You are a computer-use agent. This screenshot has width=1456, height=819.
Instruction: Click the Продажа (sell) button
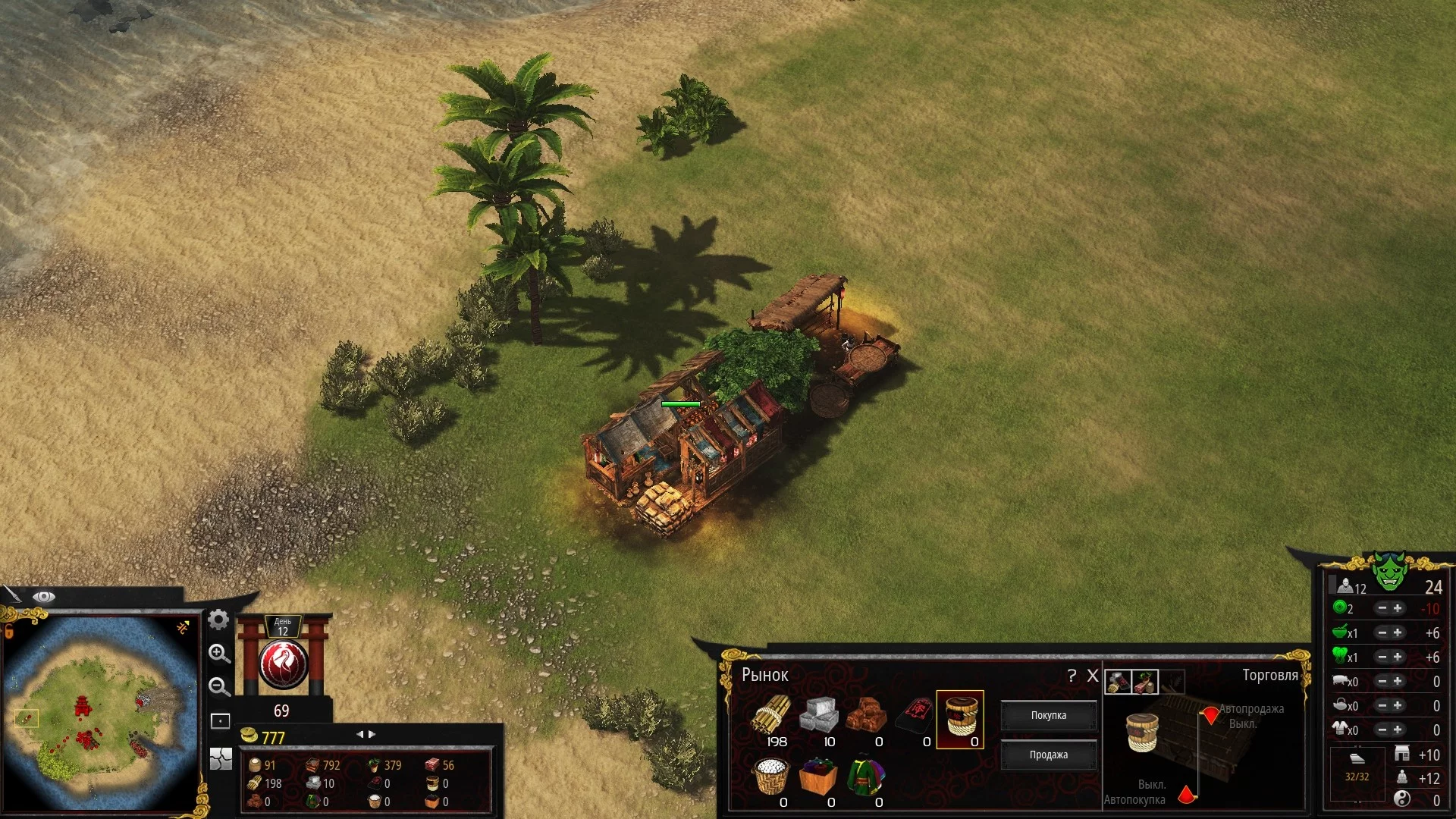(x=1048, y=755)
